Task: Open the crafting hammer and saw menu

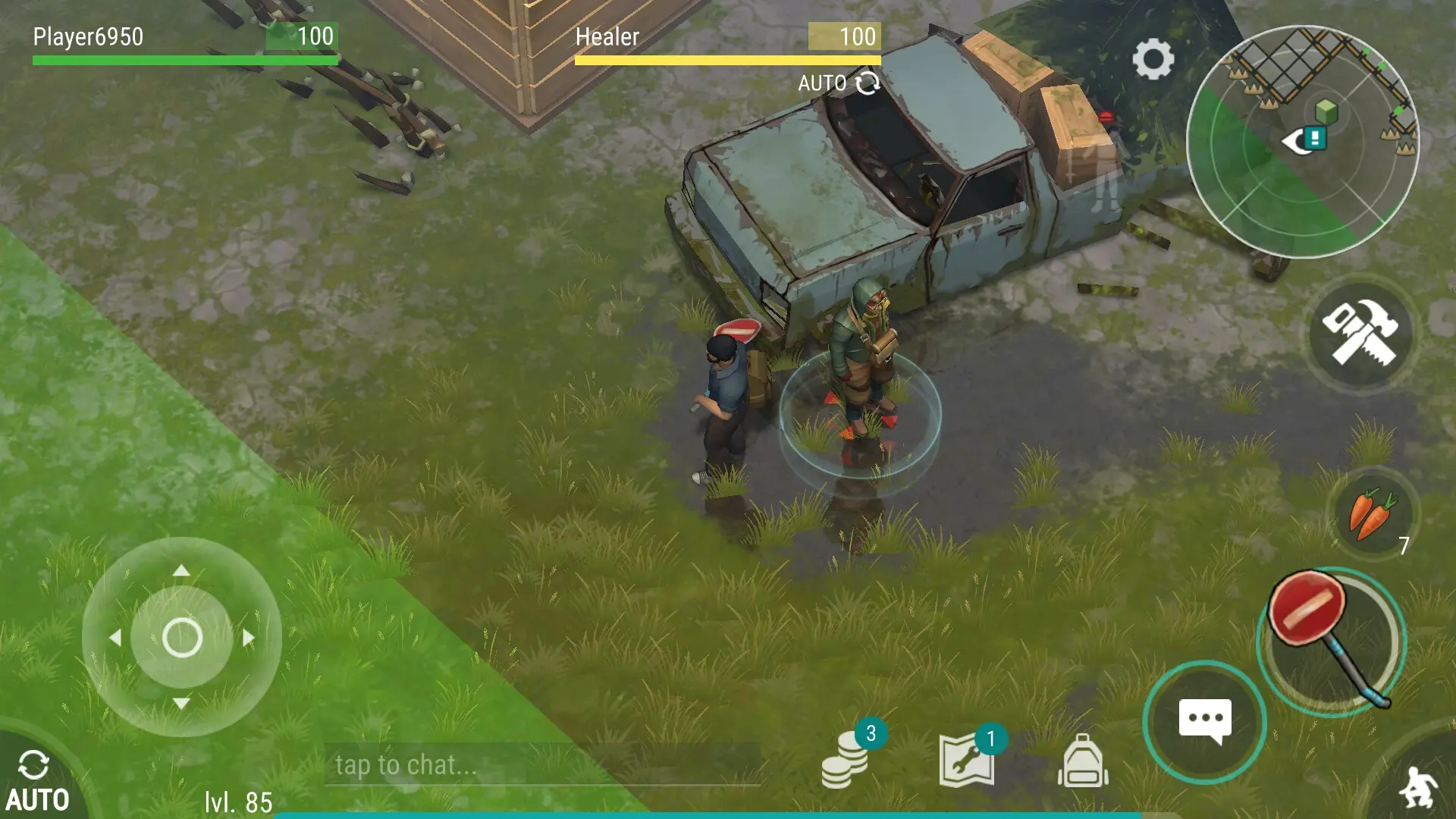Action: click(1360, 333)
